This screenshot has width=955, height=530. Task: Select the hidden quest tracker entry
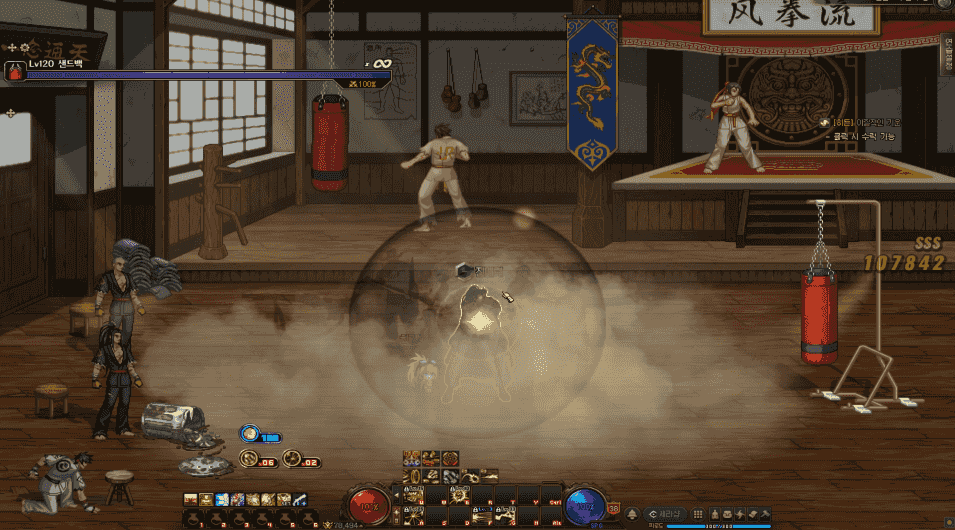point(860,122)
